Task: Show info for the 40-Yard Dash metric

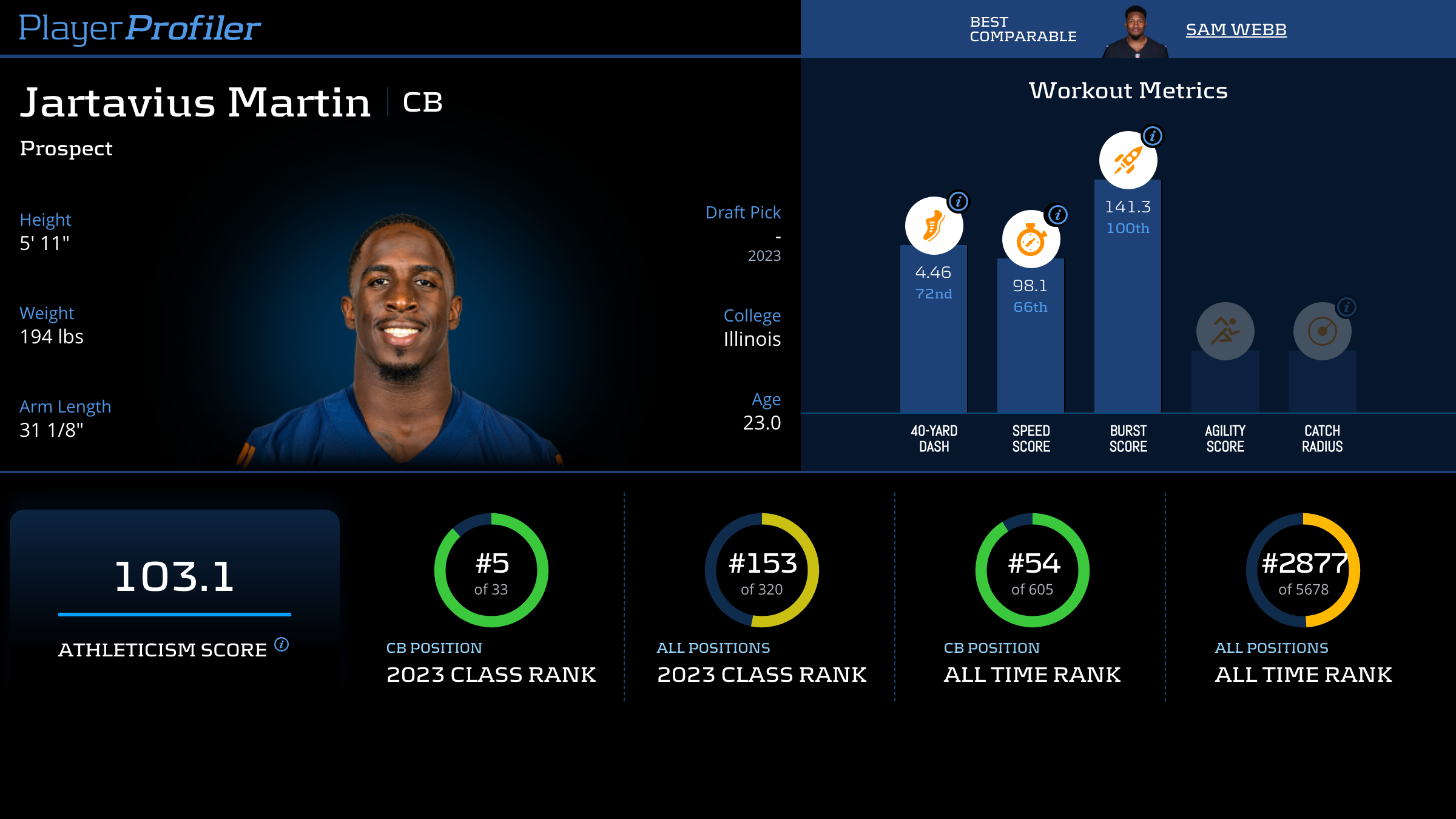Action: tap(959, 201)
